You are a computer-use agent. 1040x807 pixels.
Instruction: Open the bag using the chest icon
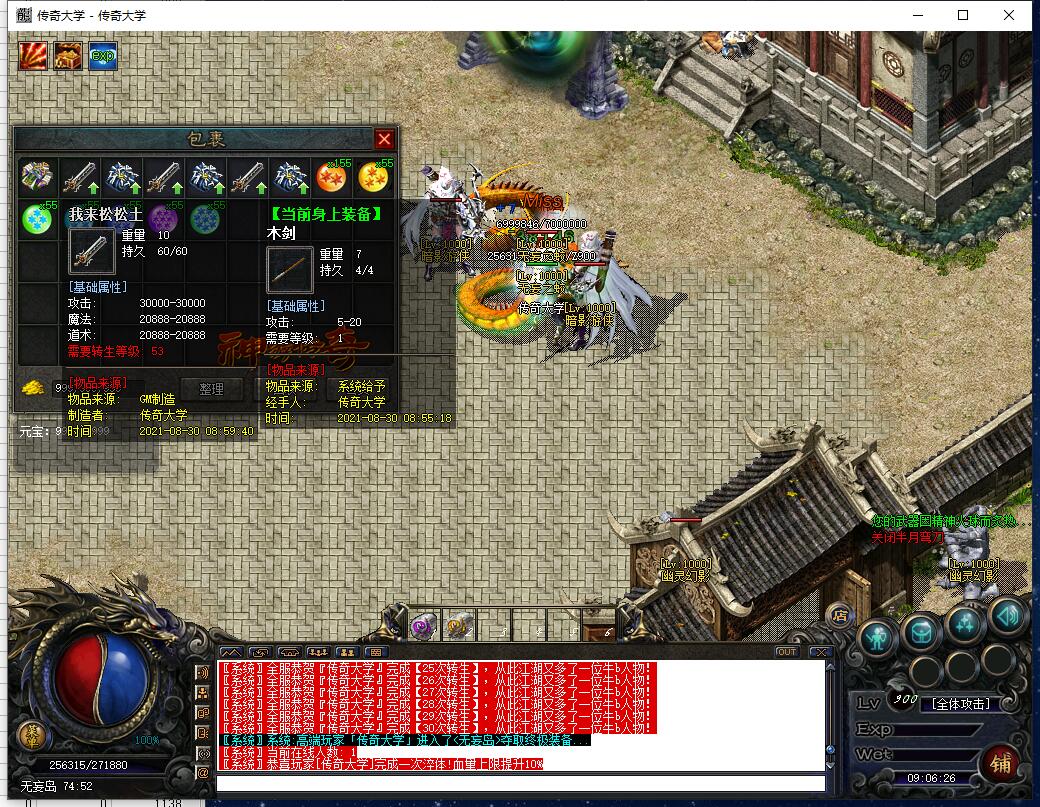pyautogui.click(x=920, y=632)
